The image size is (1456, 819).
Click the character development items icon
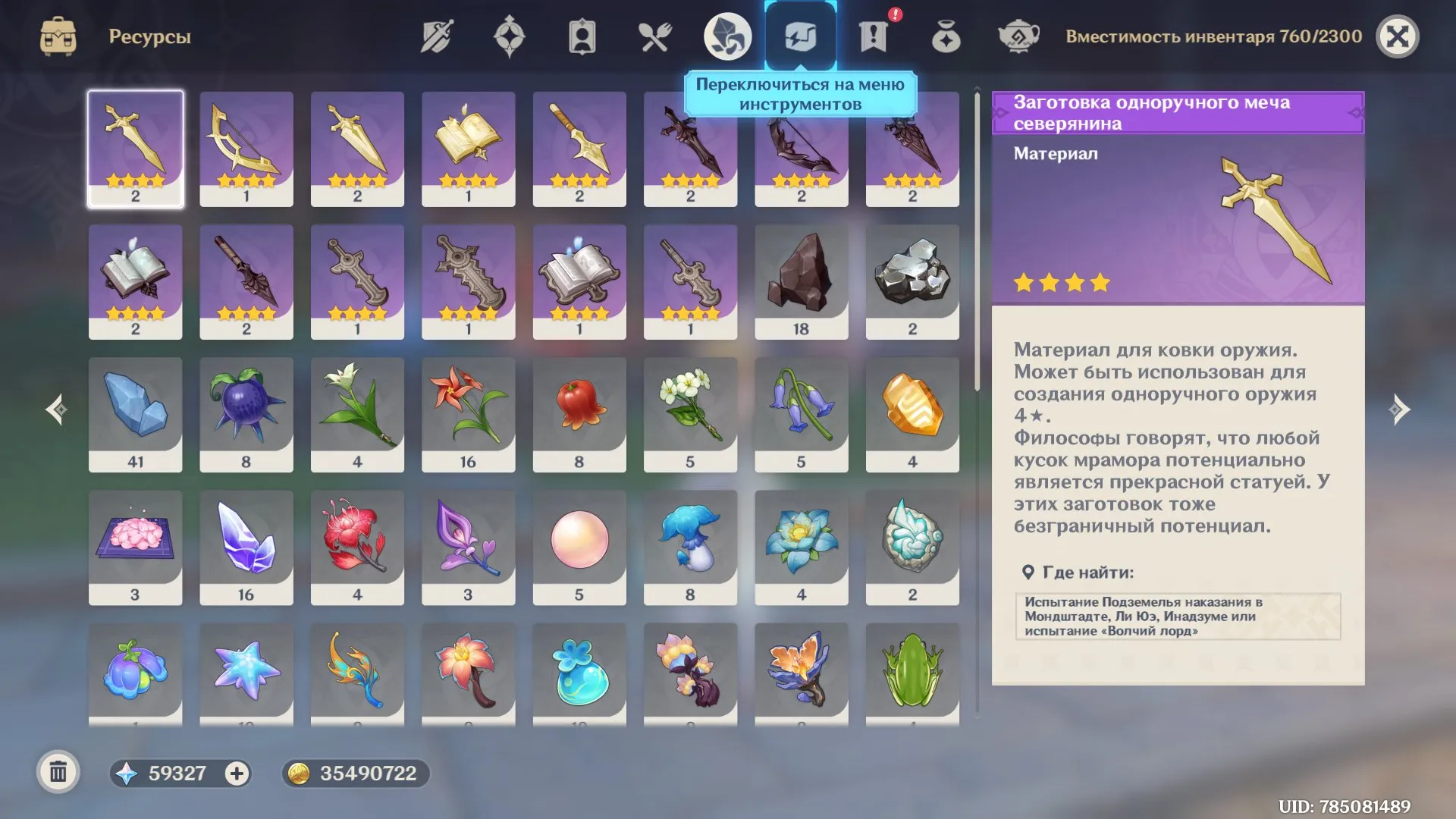point(582,35)
